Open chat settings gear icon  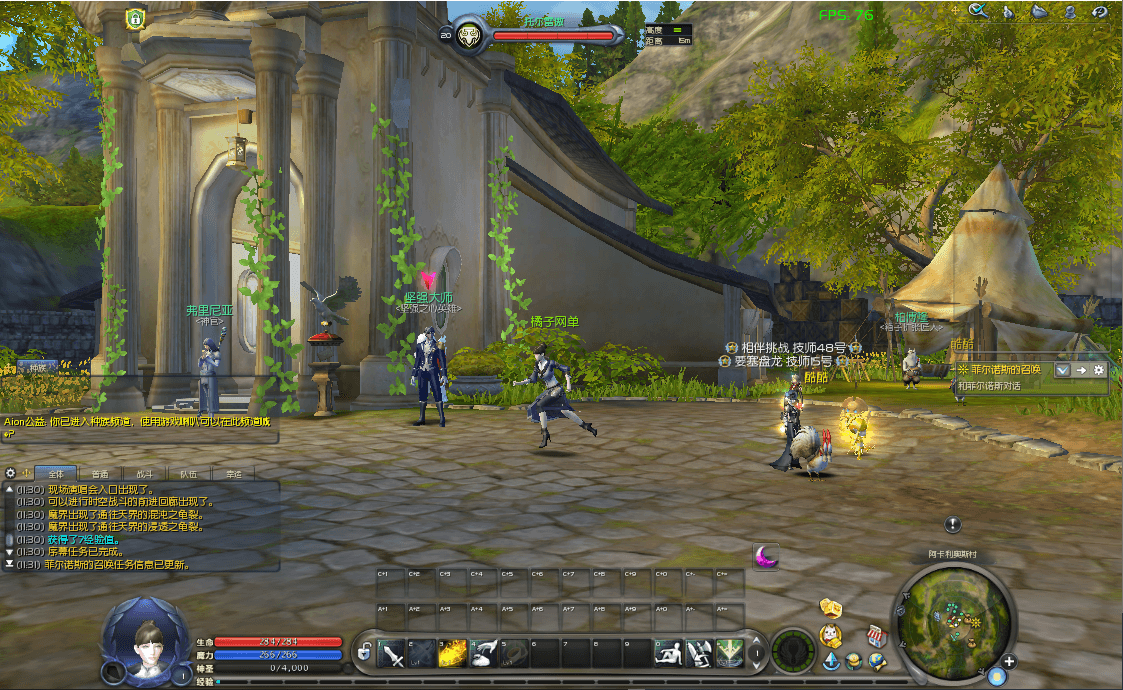pos(11,473)
